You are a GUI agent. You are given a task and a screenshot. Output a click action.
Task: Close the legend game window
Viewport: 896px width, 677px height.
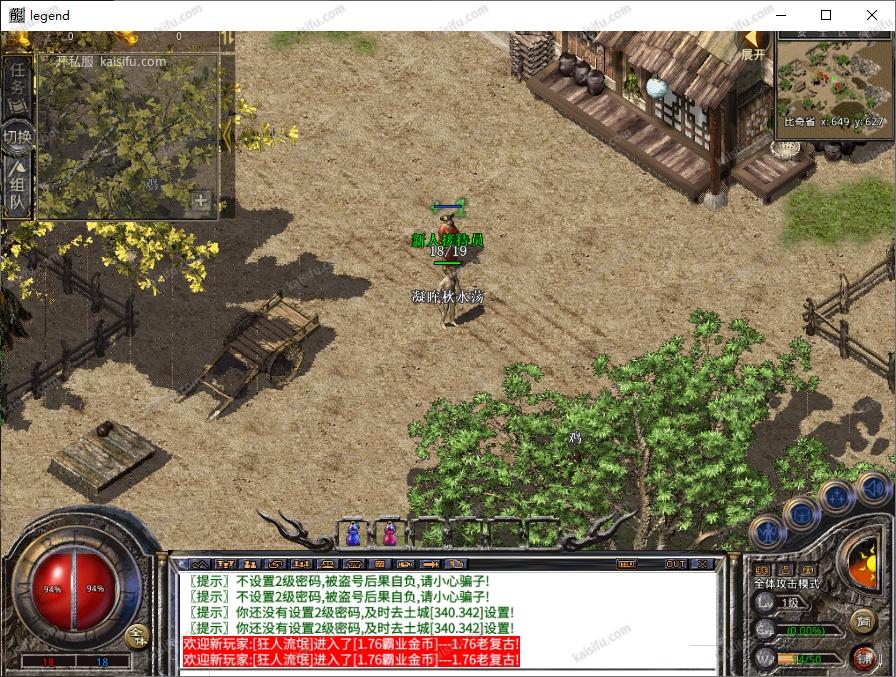(872, 15)
